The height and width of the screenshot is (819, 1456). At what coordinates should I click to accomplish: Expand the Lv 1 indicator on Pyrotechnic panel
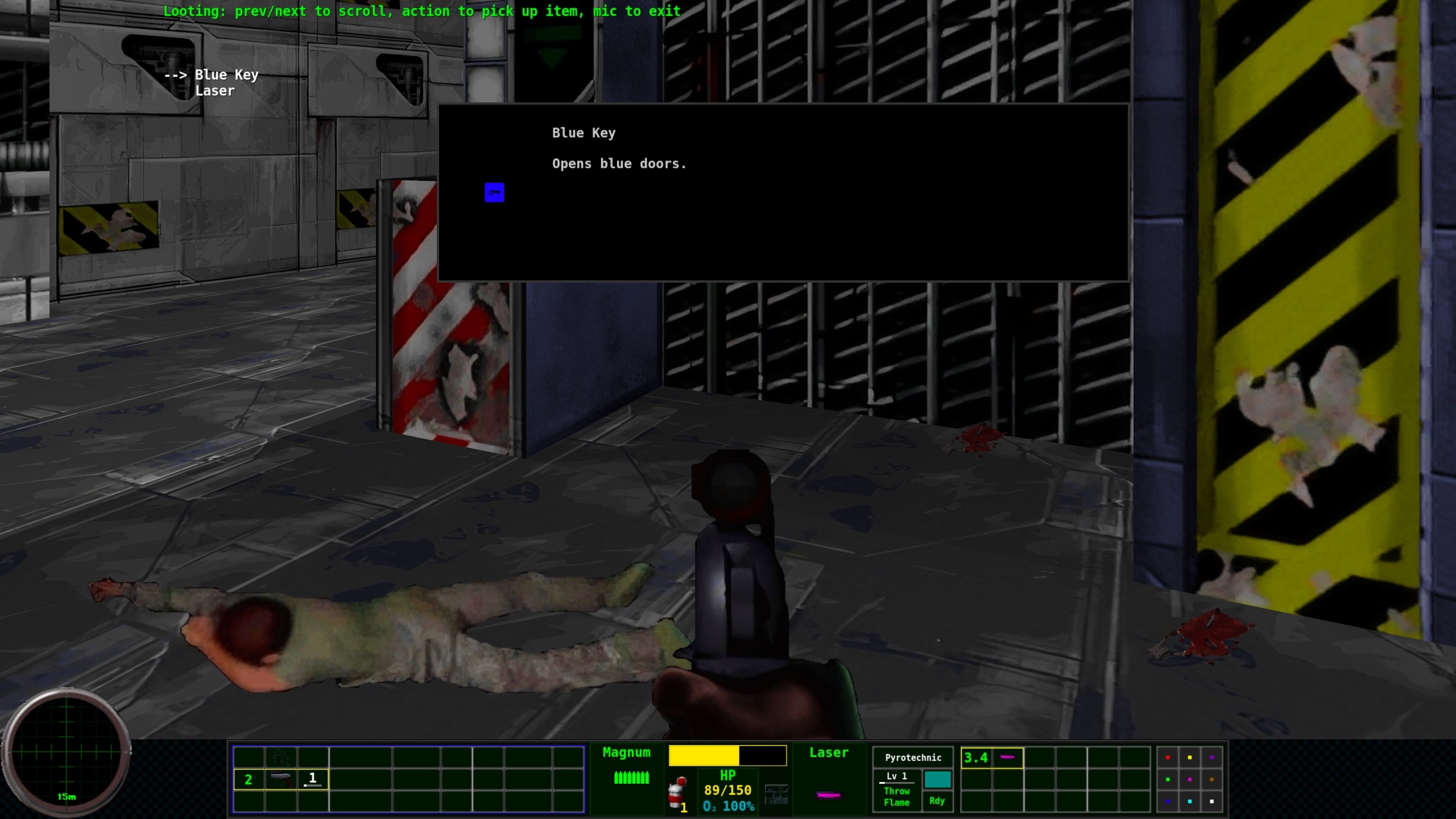[896, 776]
